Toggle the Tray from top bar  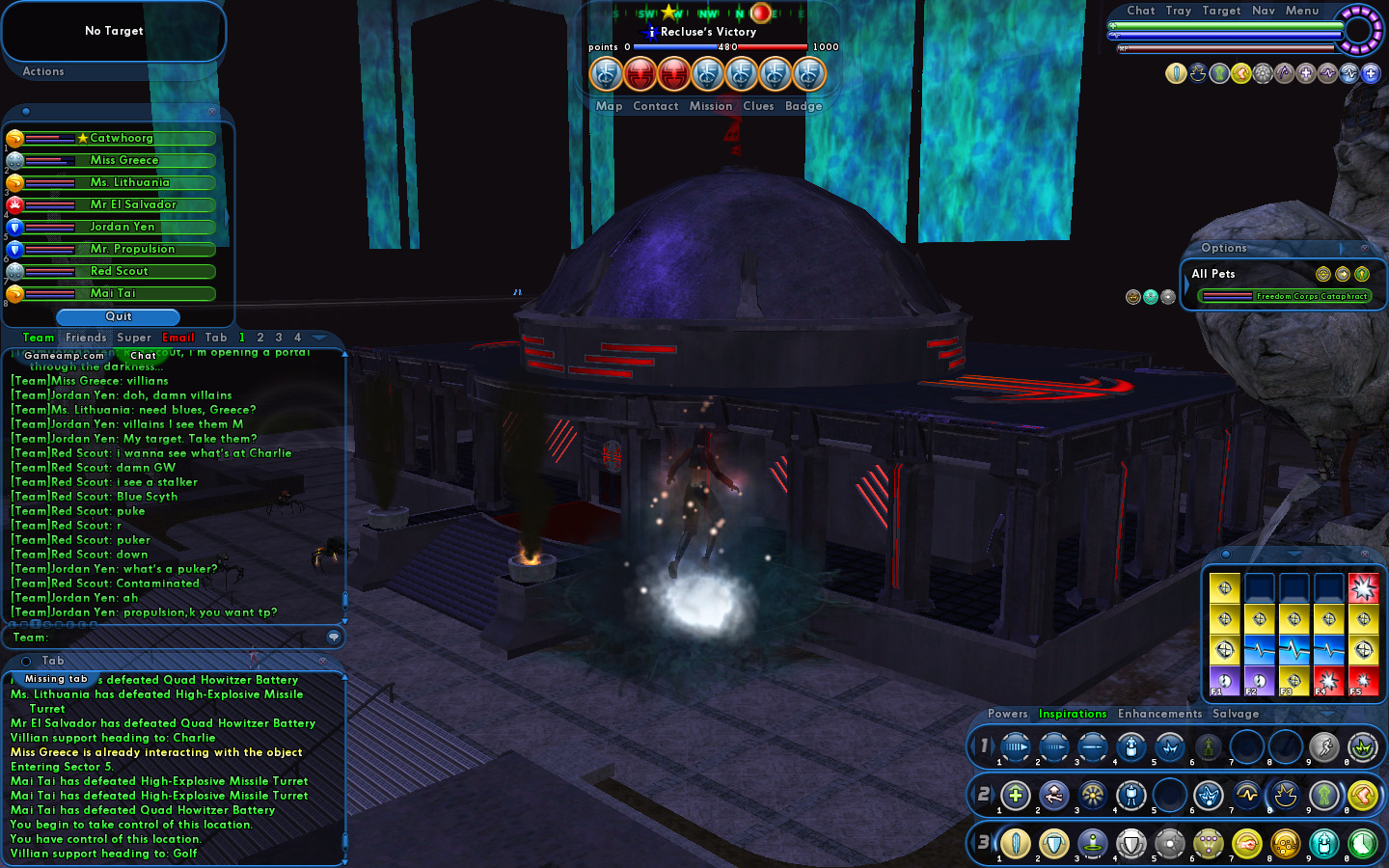point(1178,11)
